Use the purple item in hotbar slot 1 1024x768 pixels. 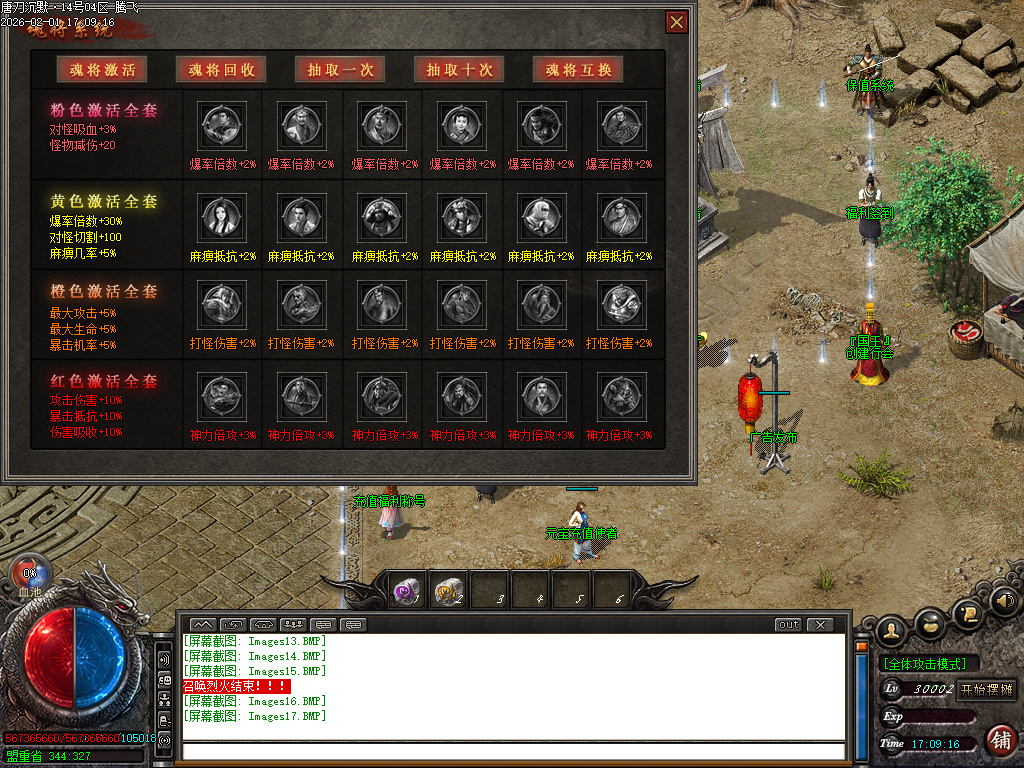click(x=407, y=592)
